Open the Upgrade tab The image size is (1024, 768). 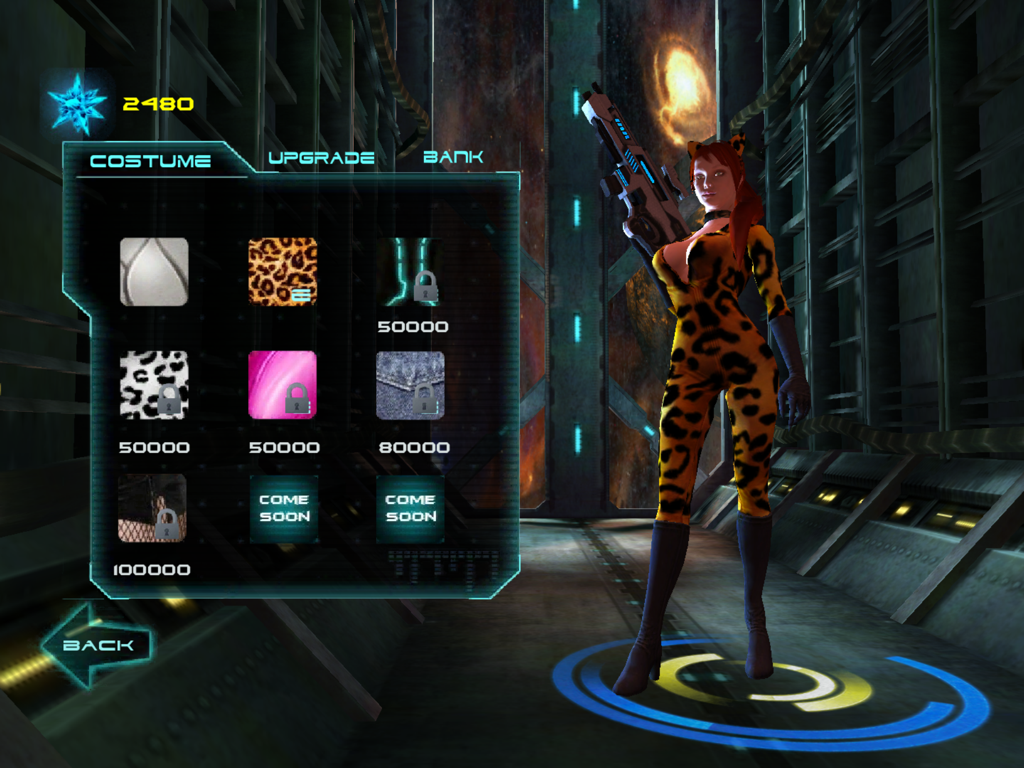(321, 158)
